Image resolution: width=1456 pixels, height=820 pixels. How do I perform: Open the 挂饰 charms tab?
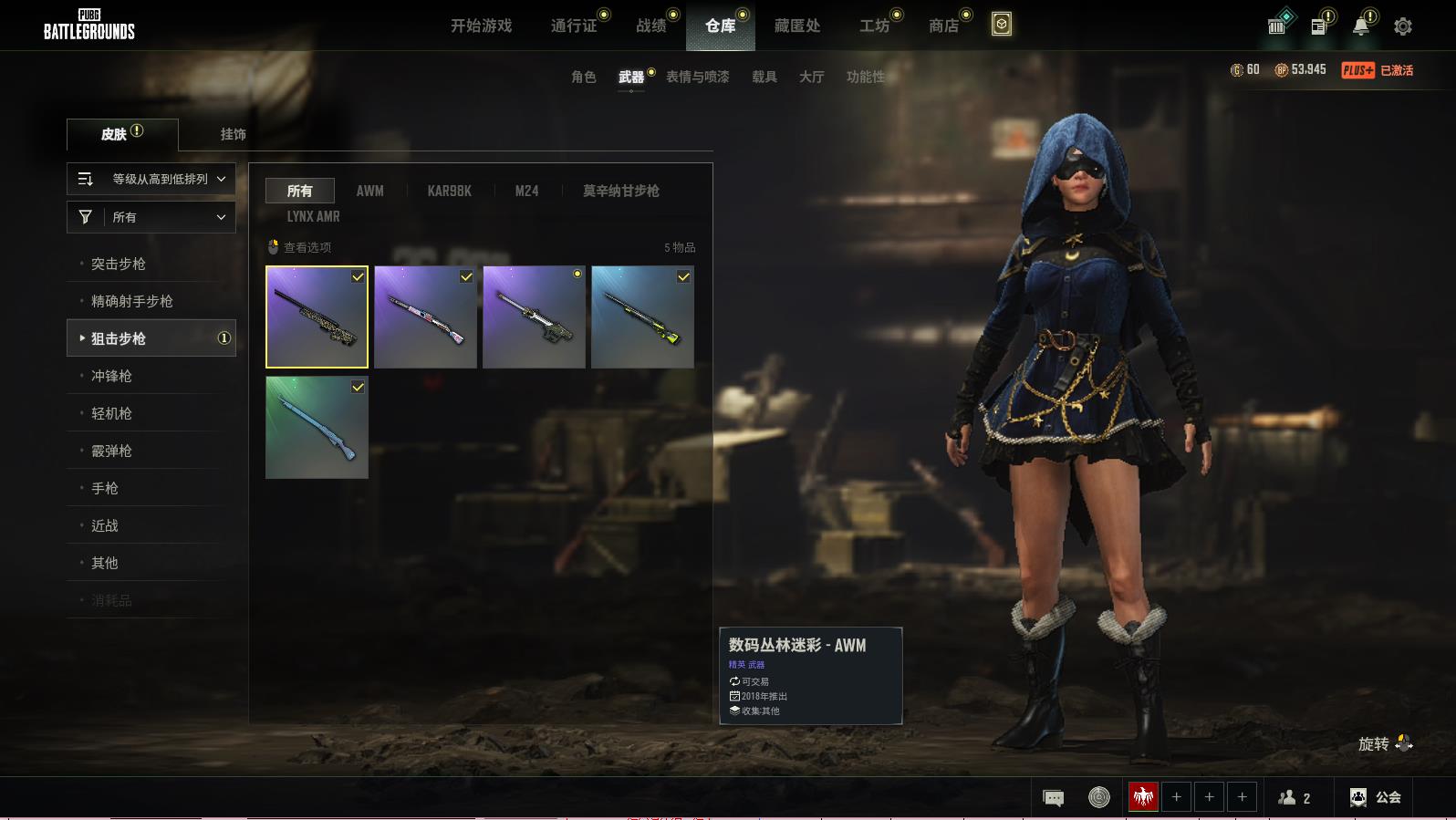click(x=233, y=134)
